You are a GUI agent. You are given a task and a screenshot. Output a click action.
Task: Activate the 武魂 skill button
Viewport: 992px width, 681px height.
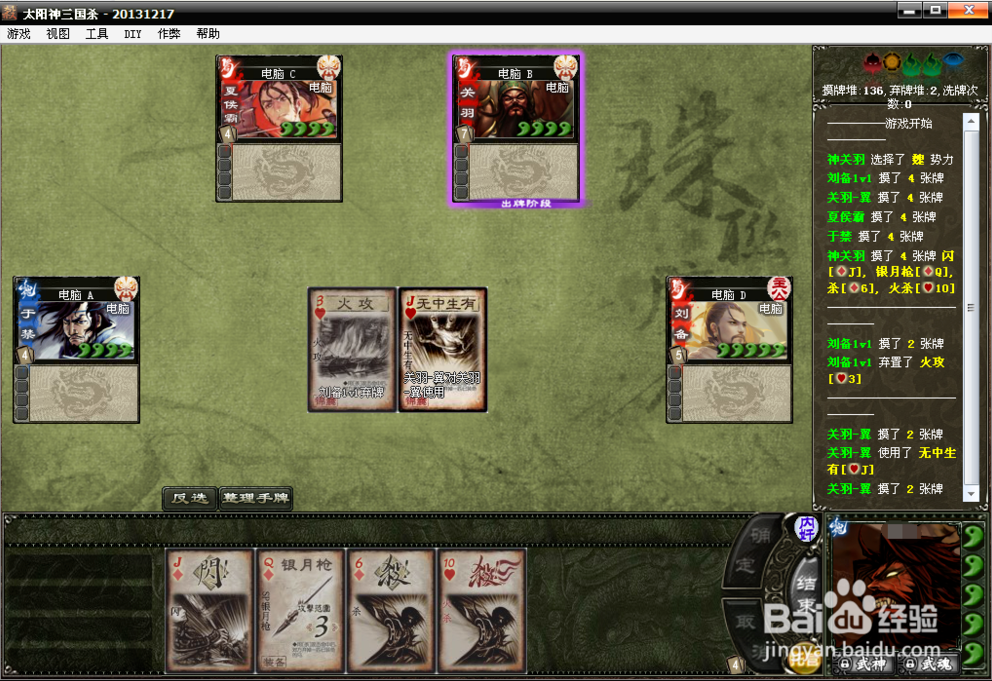[x=928, y=664]
